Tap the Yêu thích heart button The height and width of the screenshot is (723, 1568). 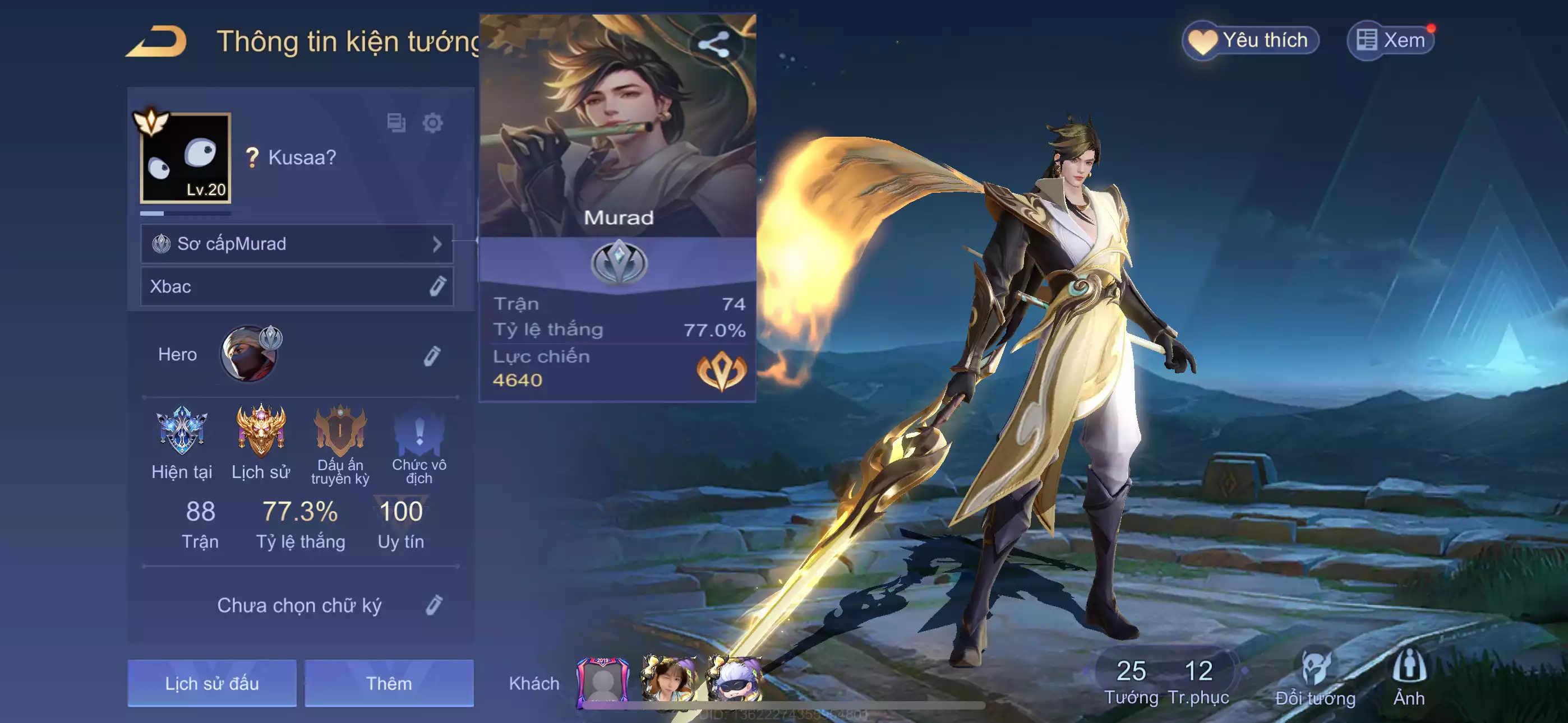(1250, 41)
